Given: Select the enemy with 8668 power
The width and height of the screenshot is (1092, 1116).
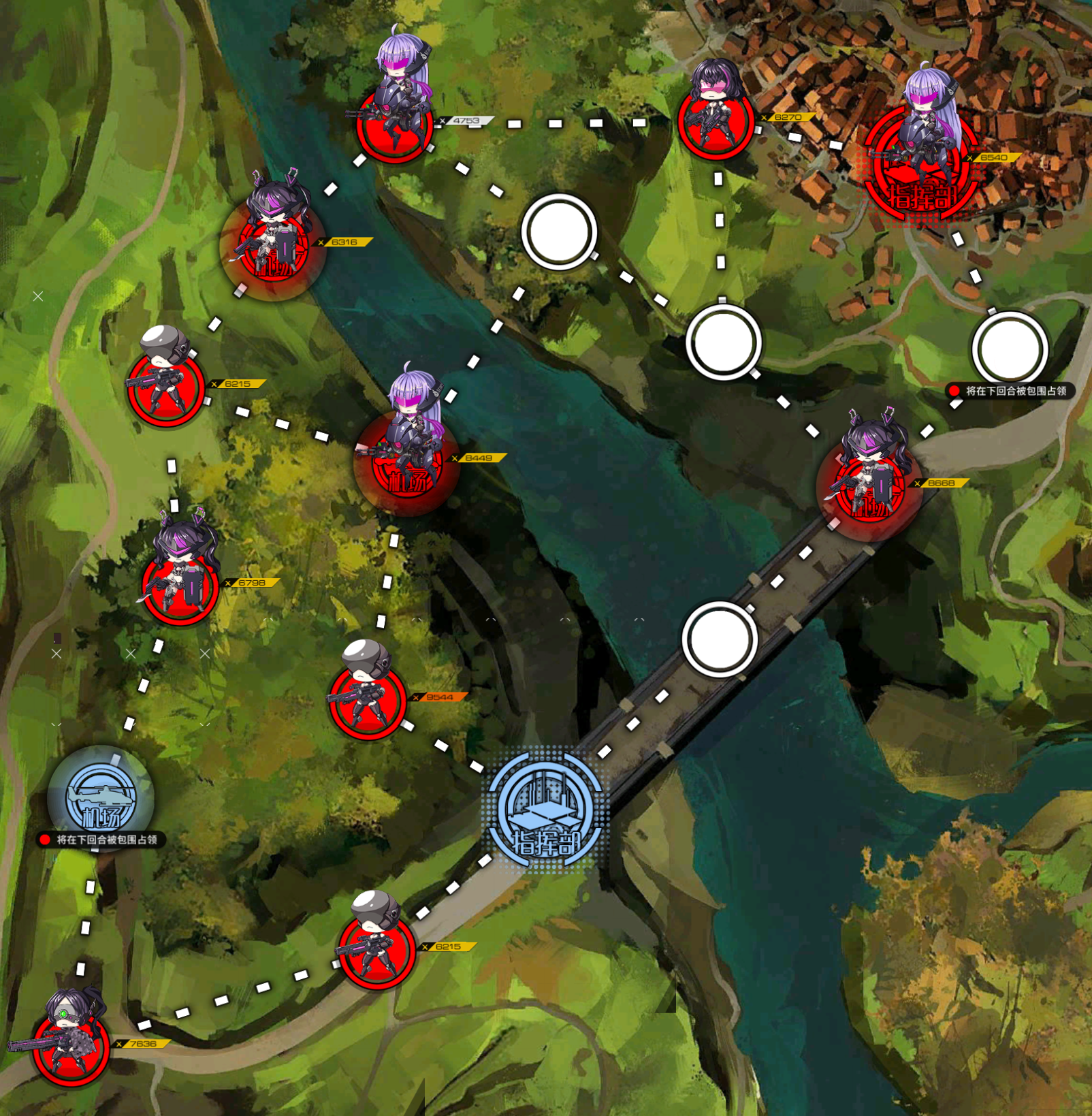Looking at the screenshot, I should pyautogui.click(x=869, y=487).
